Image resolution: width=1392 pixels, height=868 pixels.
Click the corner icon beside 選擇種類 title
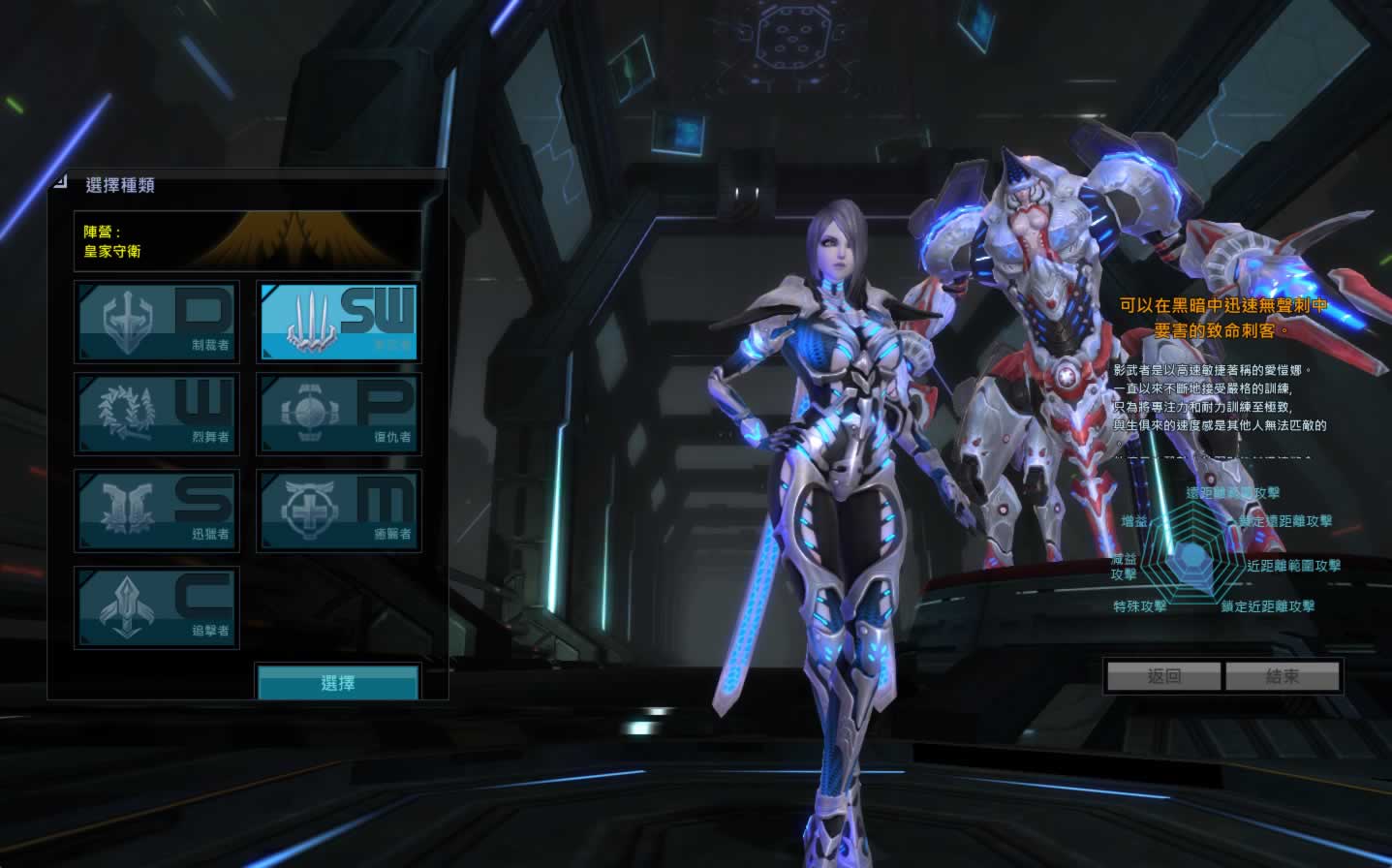(60, 180)
